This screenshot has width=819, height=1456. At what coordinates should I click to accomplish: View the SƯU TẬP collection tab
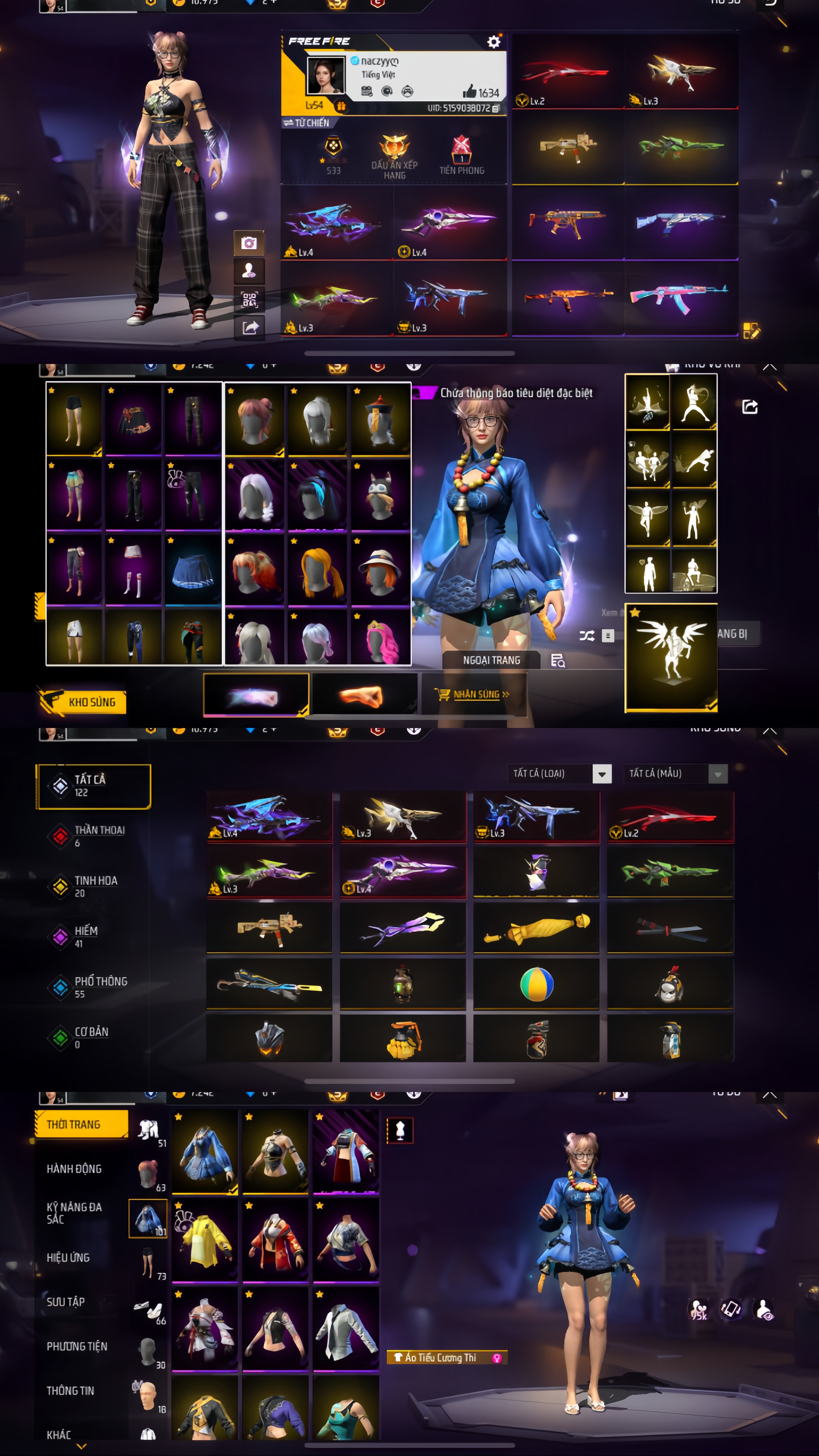click(x=66, y=1302)
